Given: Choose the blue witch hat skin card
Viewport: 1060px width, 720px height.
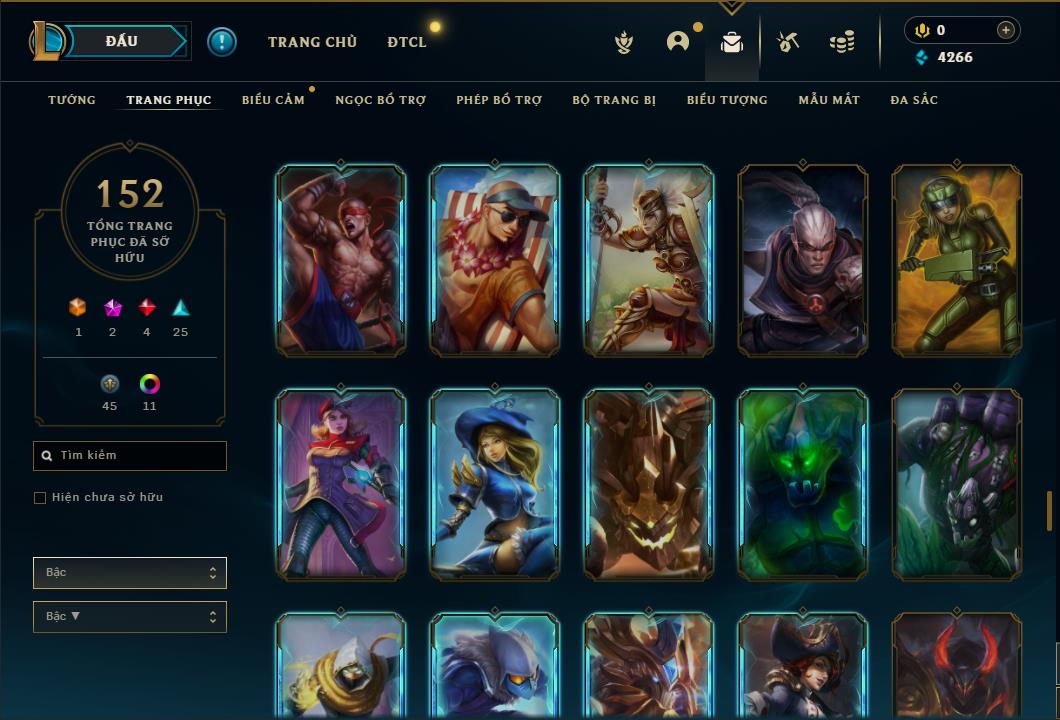Looking at the screenshot, I should pyautogui.click(x=495, y=485).
